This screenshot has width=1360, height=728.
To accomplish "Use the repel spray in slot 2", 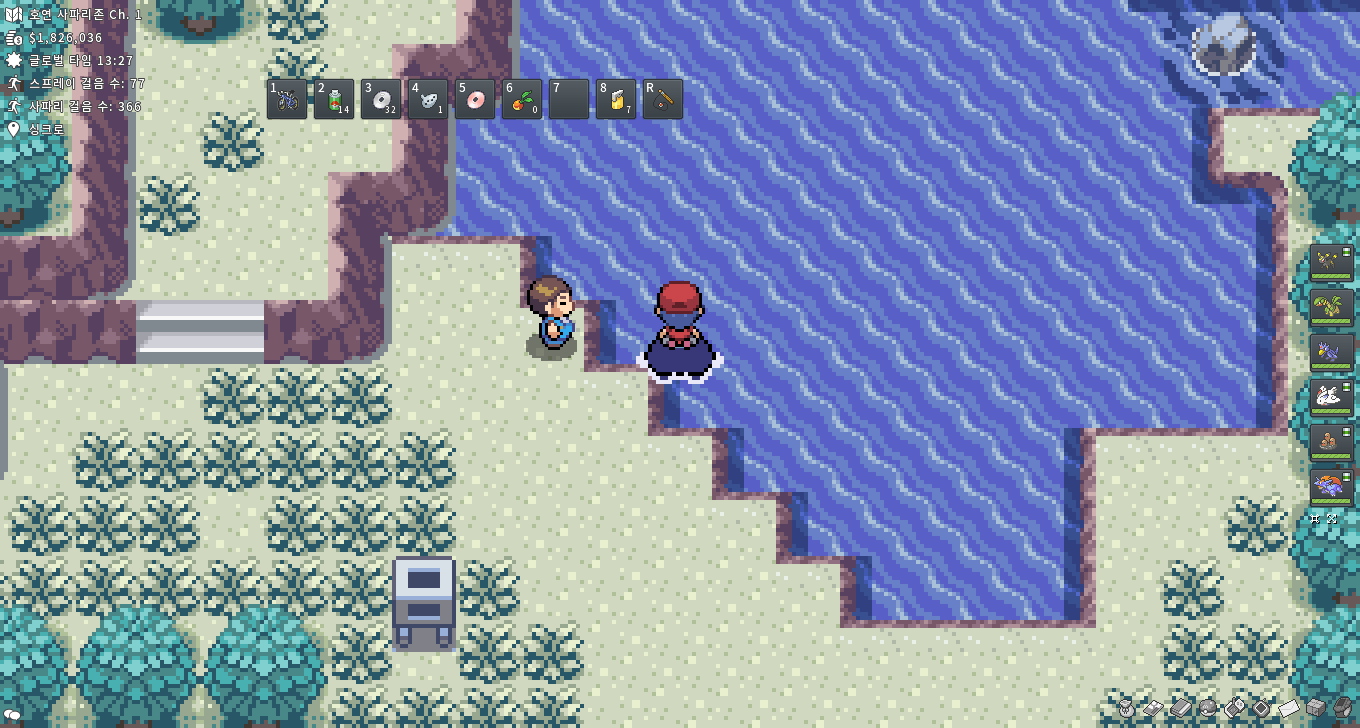I will 334,99.
